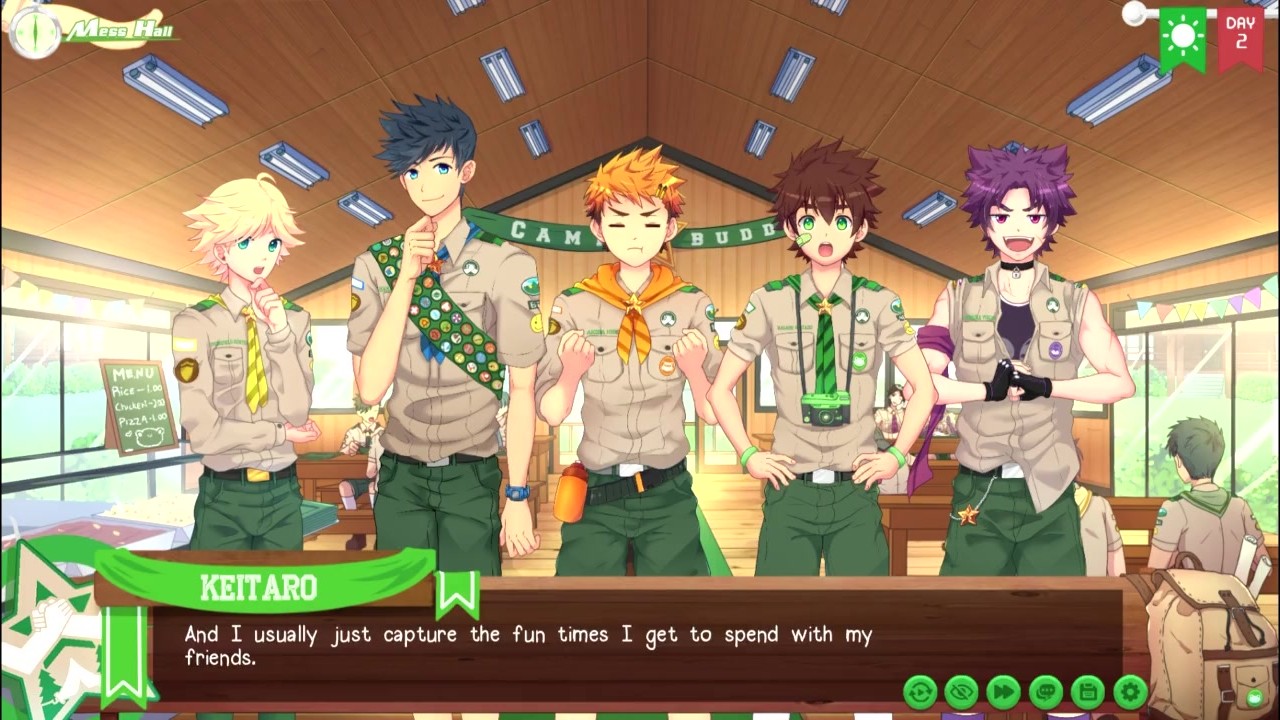Click the small frog icon button
This screenshot has width=1280, height=720.
pyautogui.click(x=1254, y=697)
